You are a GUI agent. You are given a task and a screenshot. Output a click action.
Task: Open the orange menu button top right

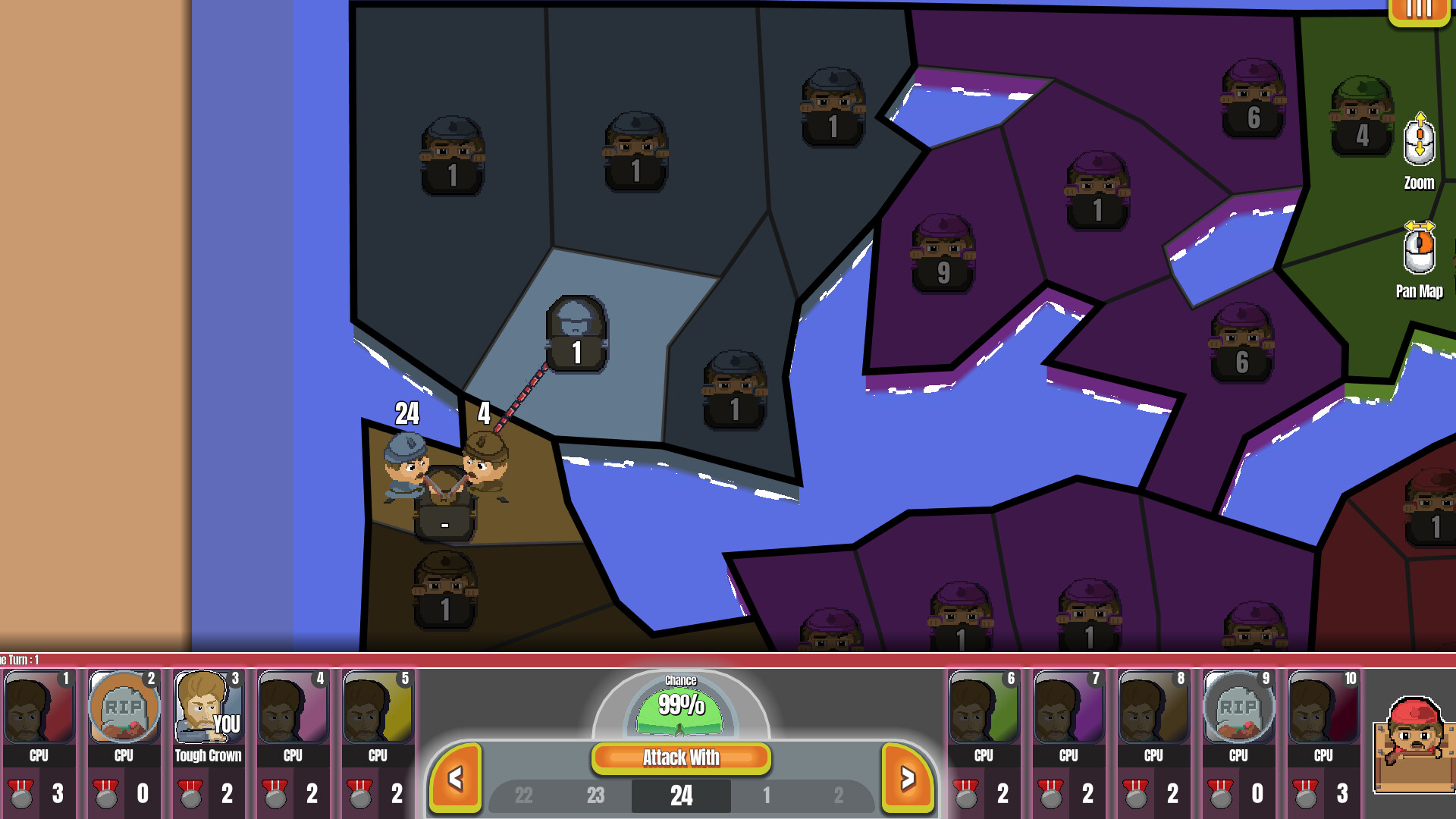(x=1419, y=11)
